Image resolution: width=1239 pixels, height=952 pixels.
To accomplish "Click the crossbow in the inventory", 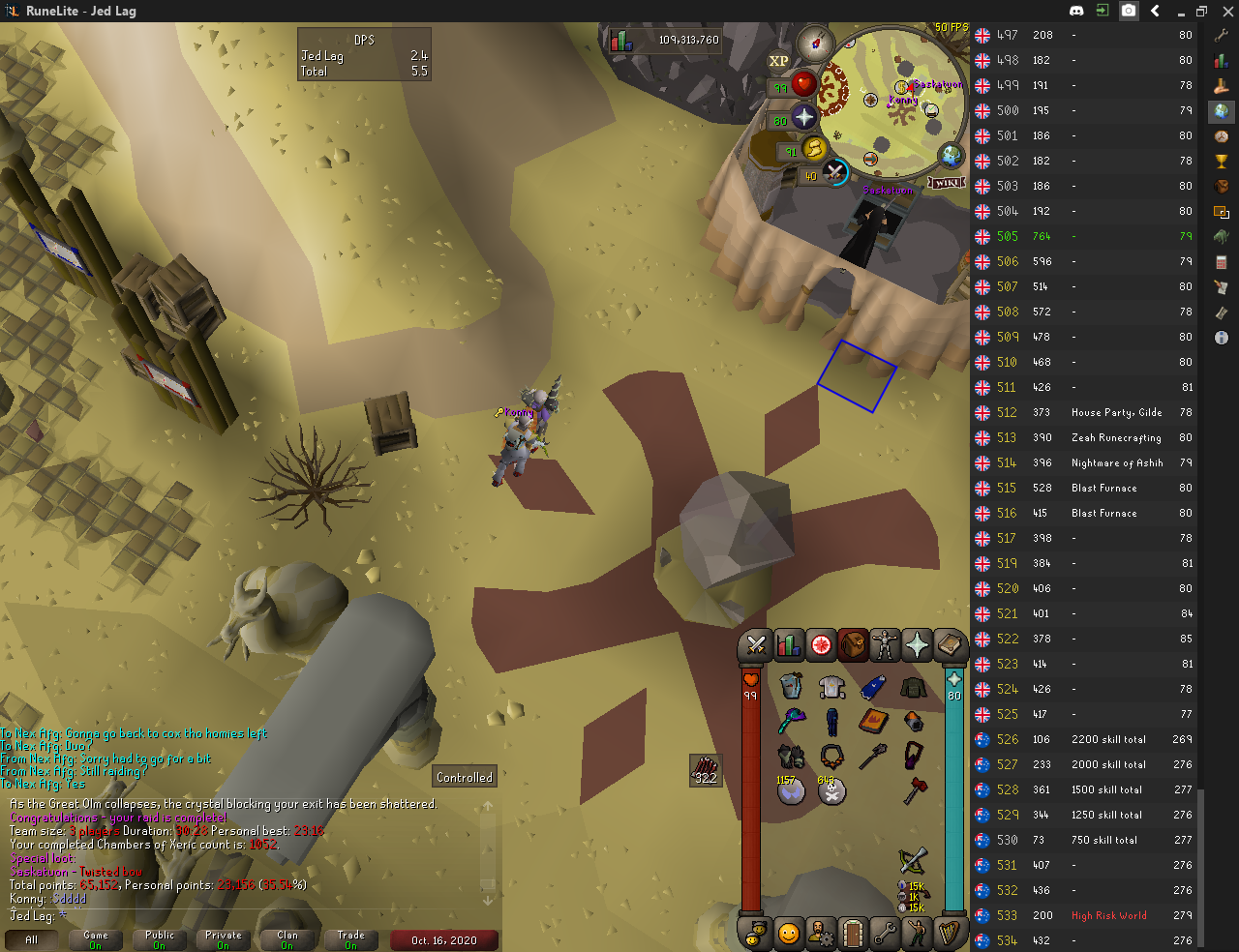I will (x=913, y=860).
